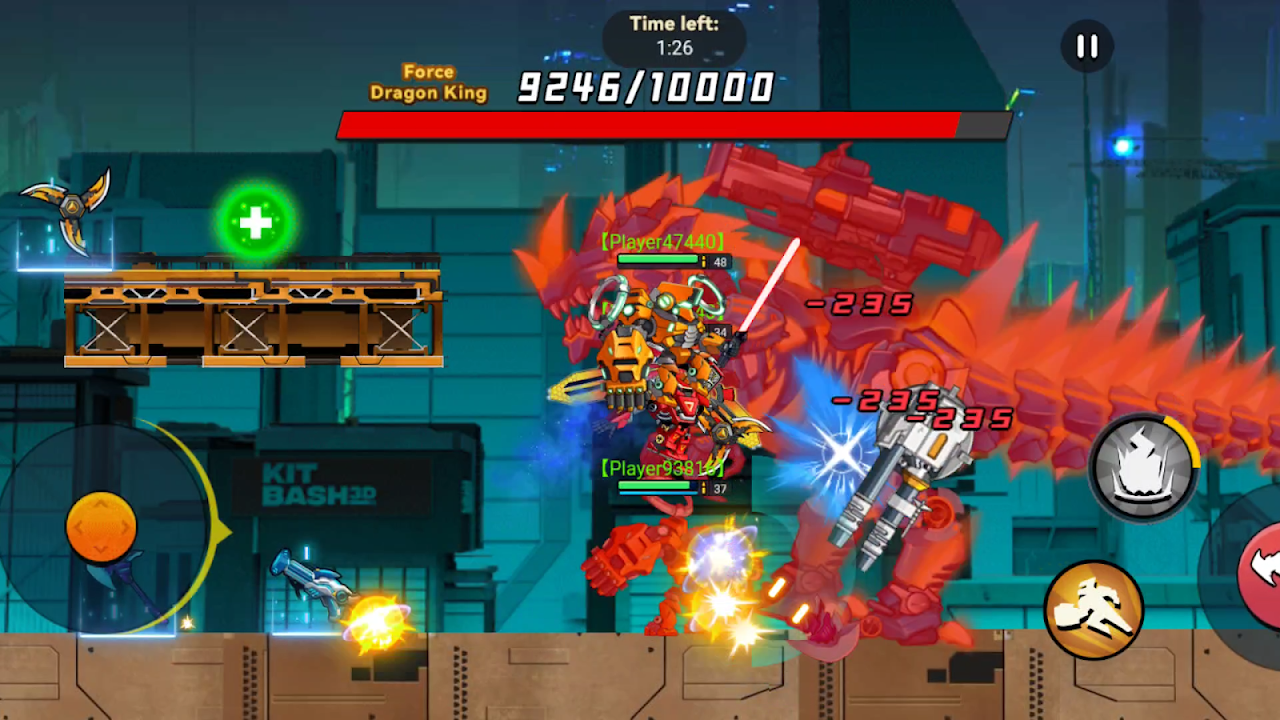Use the orange dash ability button
Viewport: 1280px width, 720px height.
(x=1093, y=610)
